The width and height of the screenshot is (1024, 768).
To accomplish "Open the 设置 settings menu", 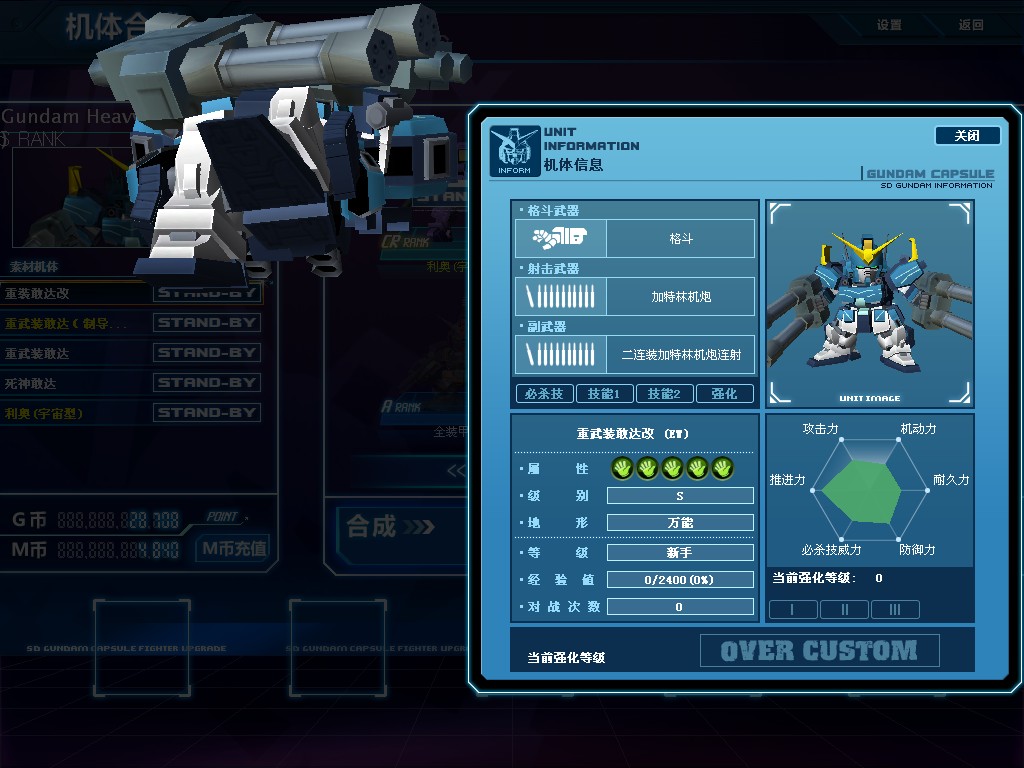I will (x=889, y=25).
